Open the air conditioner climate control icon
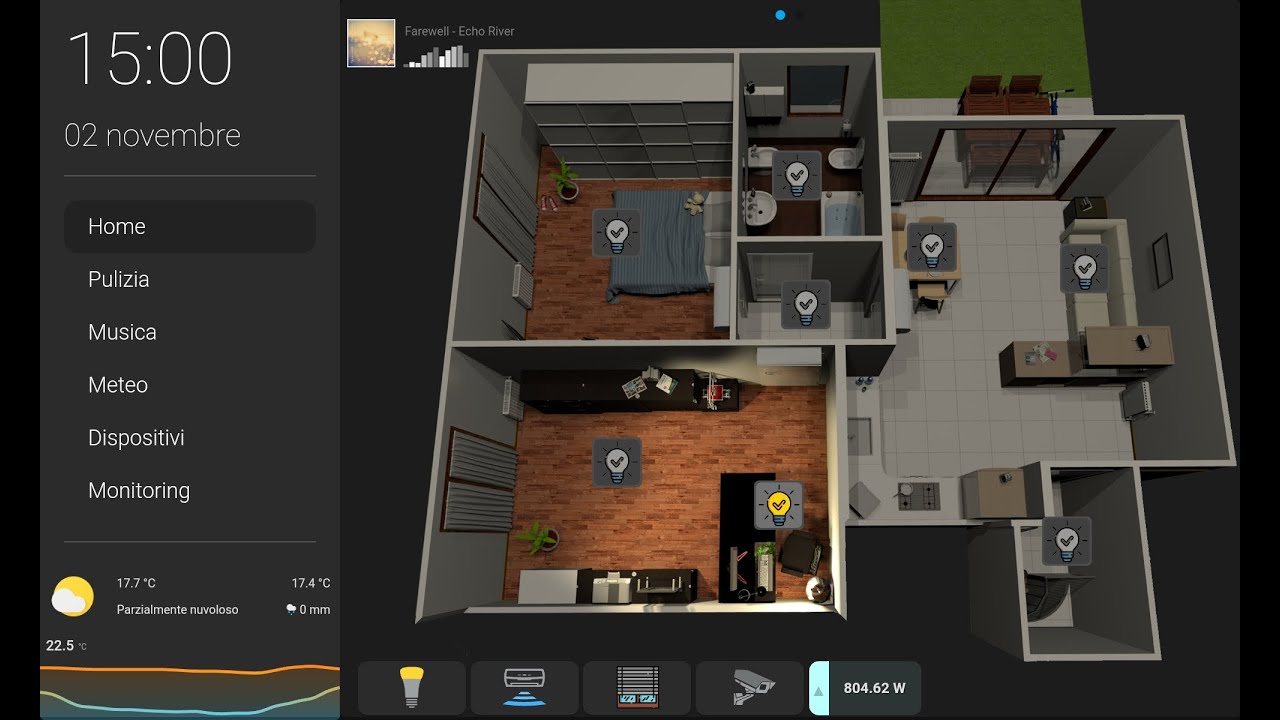The width and height of the screenshot is (1280, 720). tap(524, 687)
